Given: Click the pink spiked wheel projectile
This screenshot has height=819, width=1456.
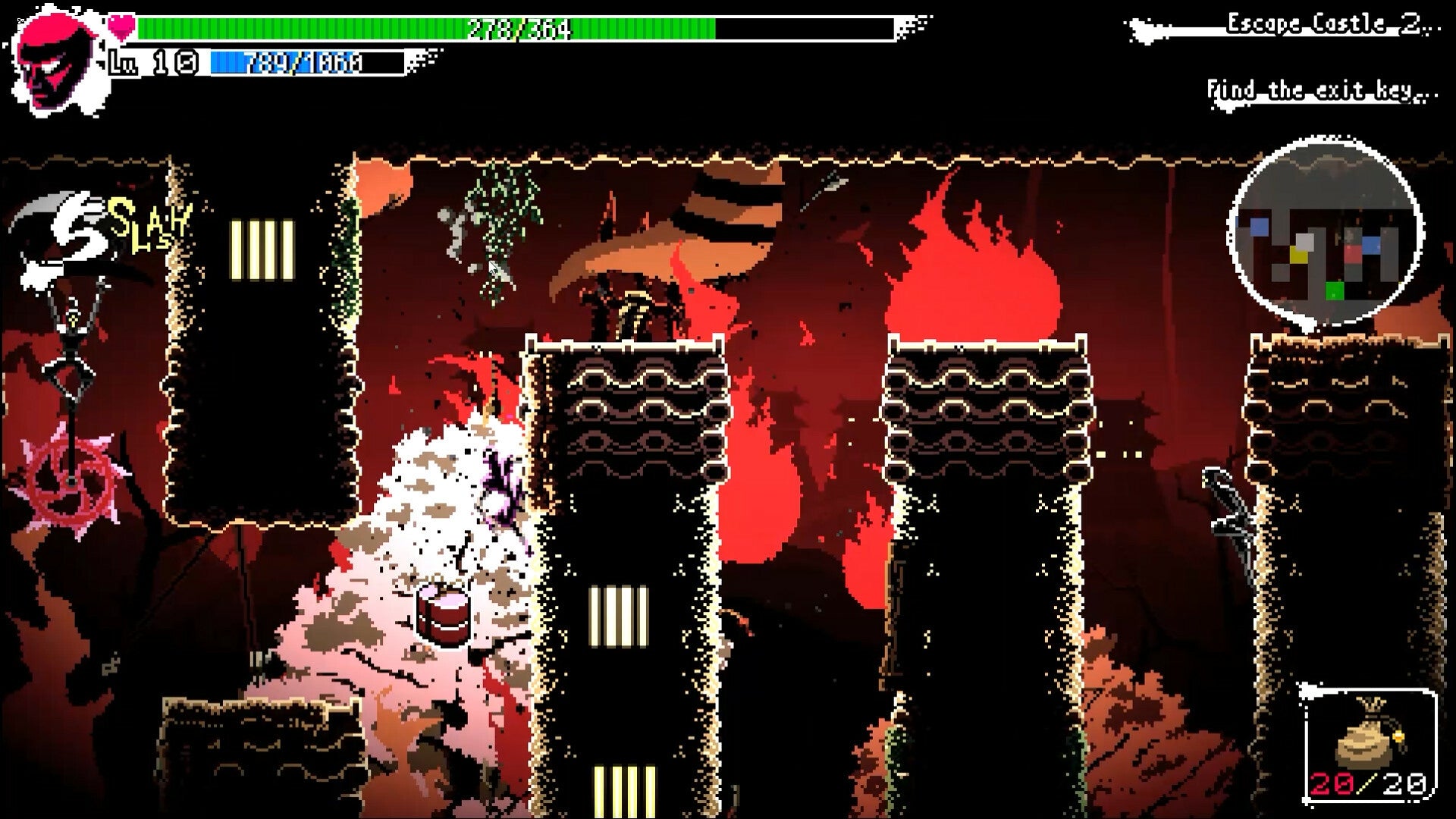Looking at the screenshot, I should pyautogui.click(x=72, y=482).
